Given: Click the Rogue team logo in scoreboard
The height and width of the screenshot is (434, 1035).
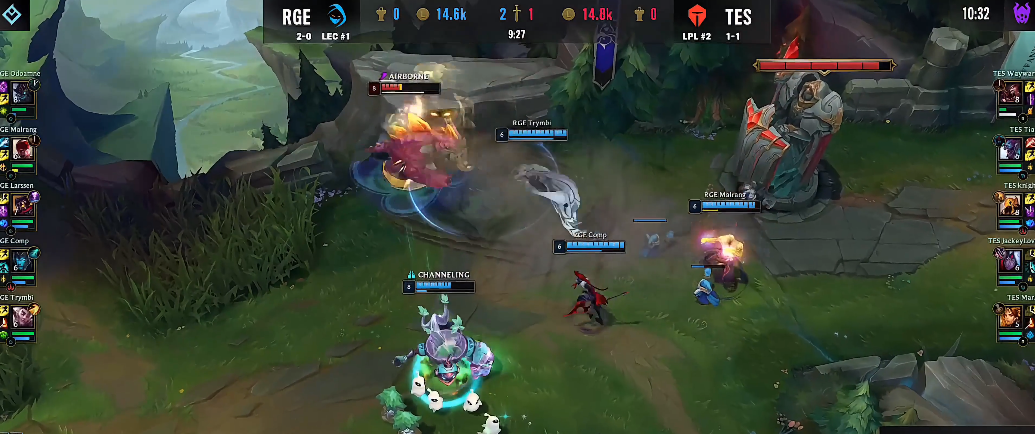Looking at the screenshot, I should [x=338, y=15].
